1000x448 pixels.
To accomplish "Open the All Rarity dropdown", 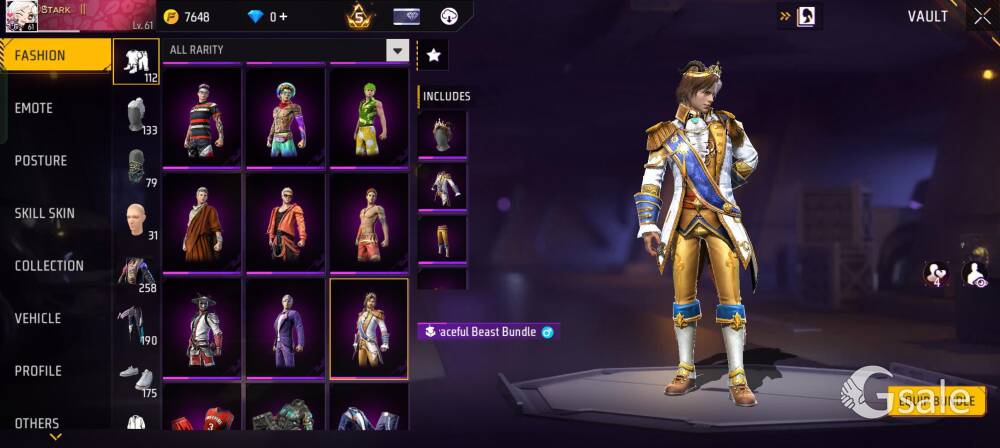I will click(288, 50).
